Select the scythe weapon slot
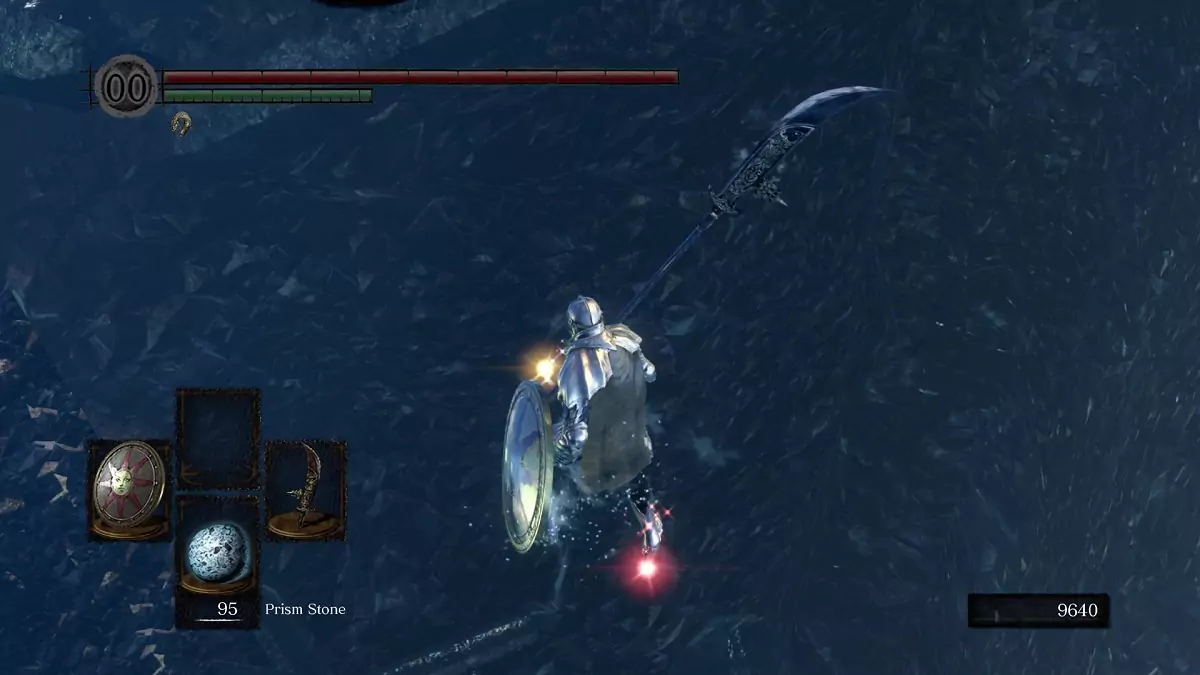Viewport: 1200px width, 675px height. (306, 490)
